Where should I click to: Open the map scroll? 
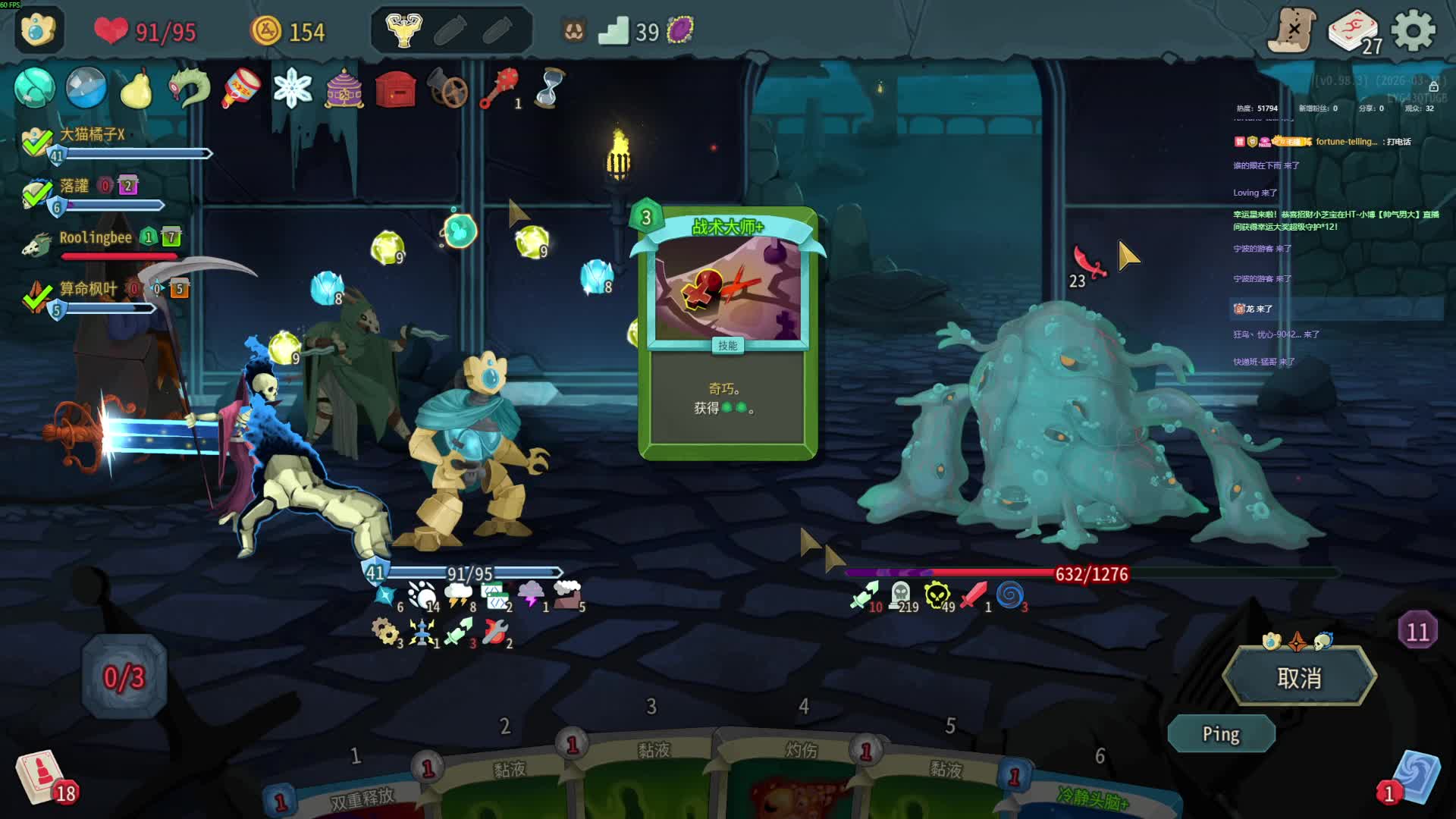tap(1293, 31)
